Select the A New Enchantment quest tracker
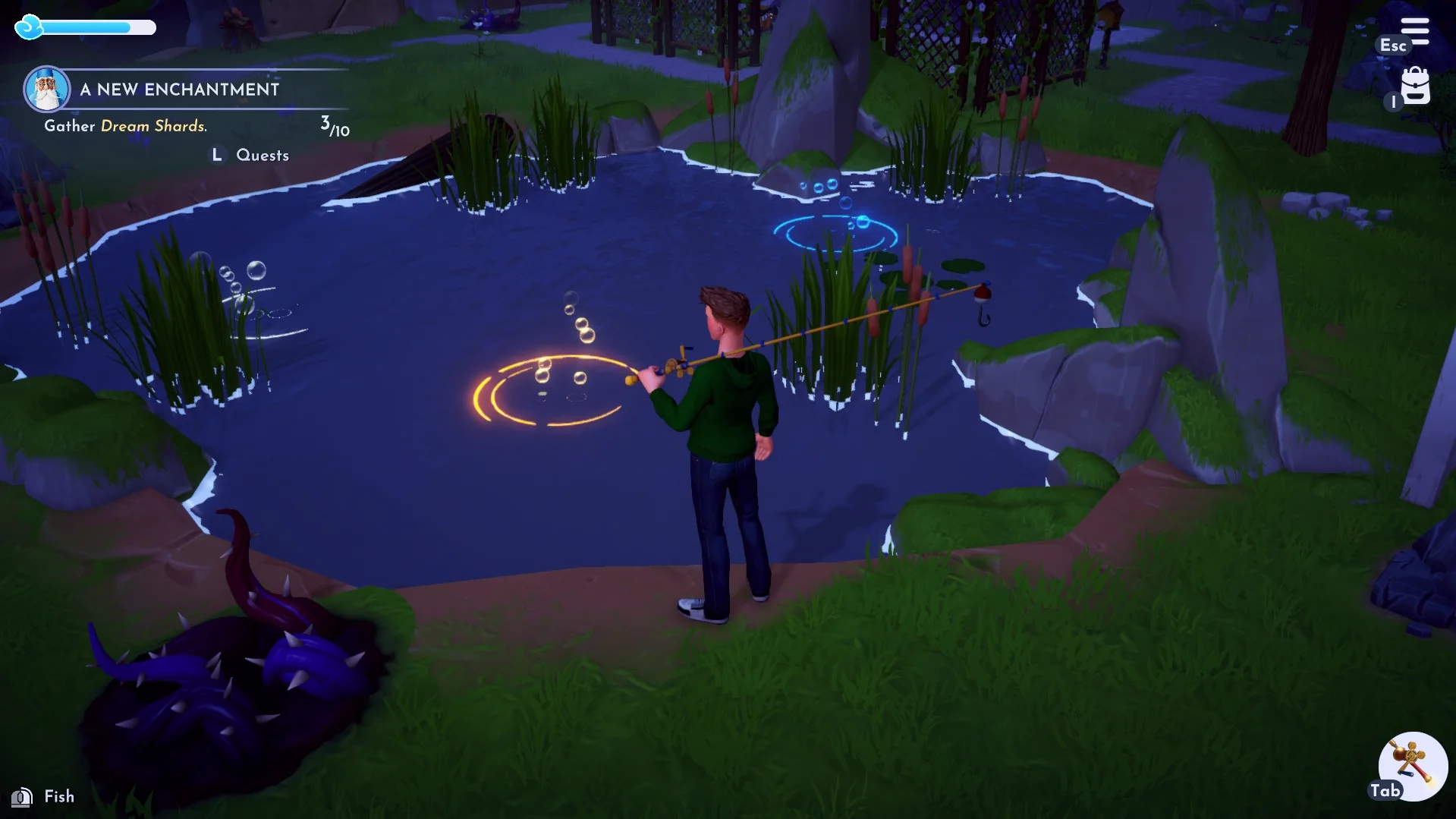 click(180, 90)
